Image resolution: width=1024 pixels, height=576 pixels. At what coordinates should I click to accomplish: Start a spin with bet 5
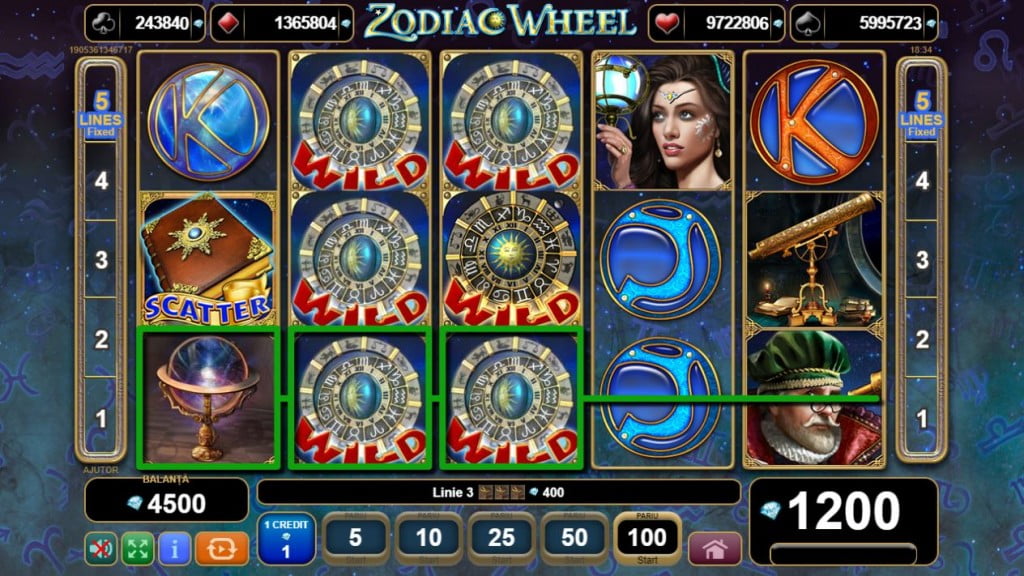pyautogui.click(x=355, y=540)
